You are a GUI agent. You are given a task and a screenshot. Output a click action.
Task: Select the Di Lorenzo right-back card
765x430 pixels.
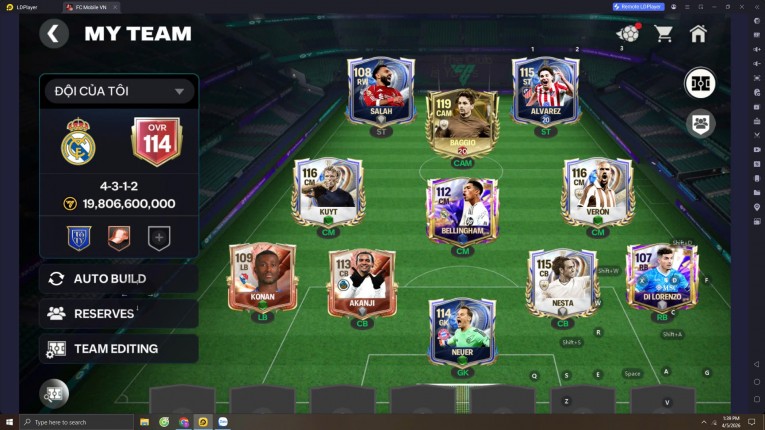[x=661, y=277]
